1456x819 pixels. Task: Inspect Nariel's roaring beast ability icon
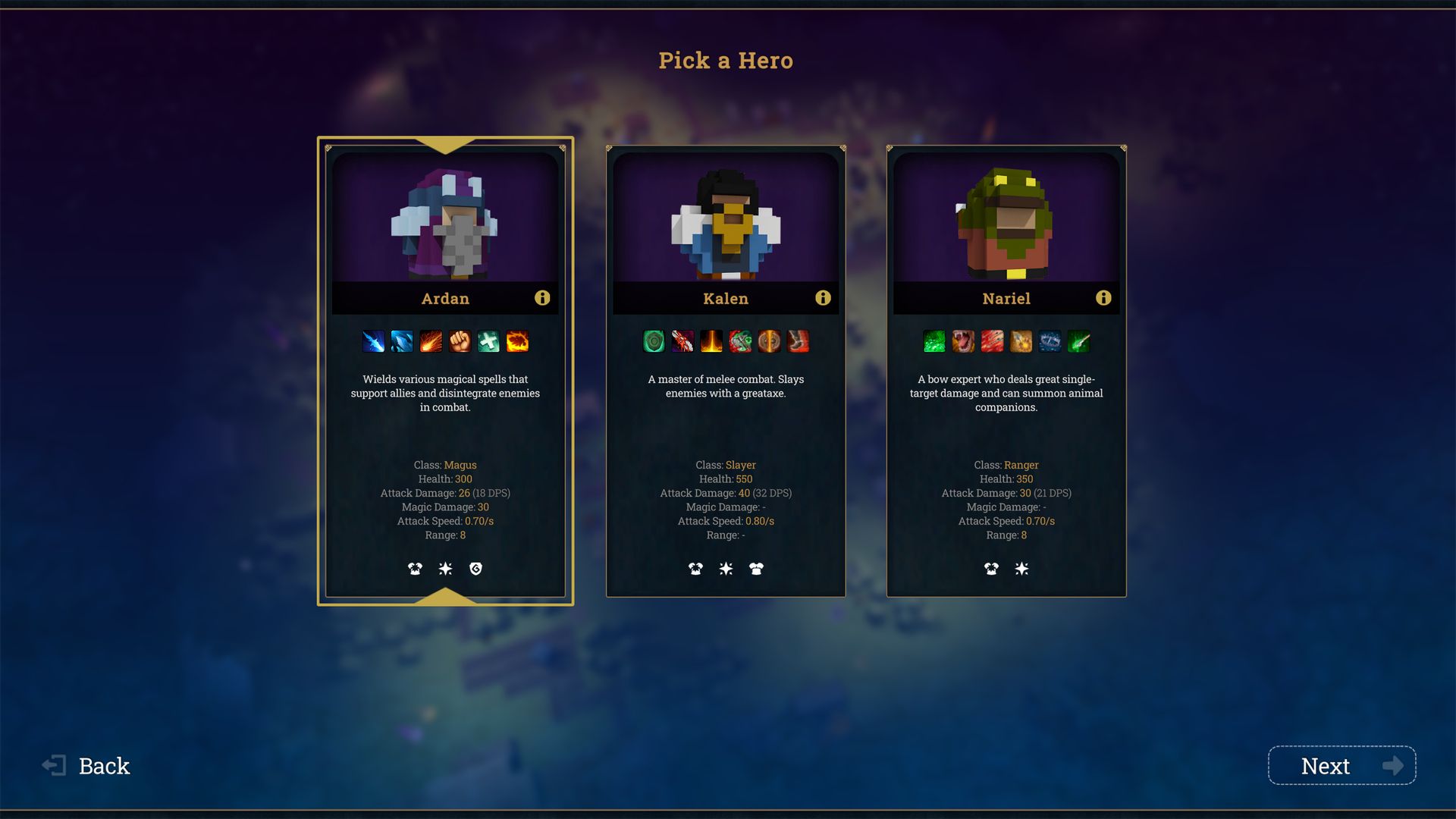point(963,342)
